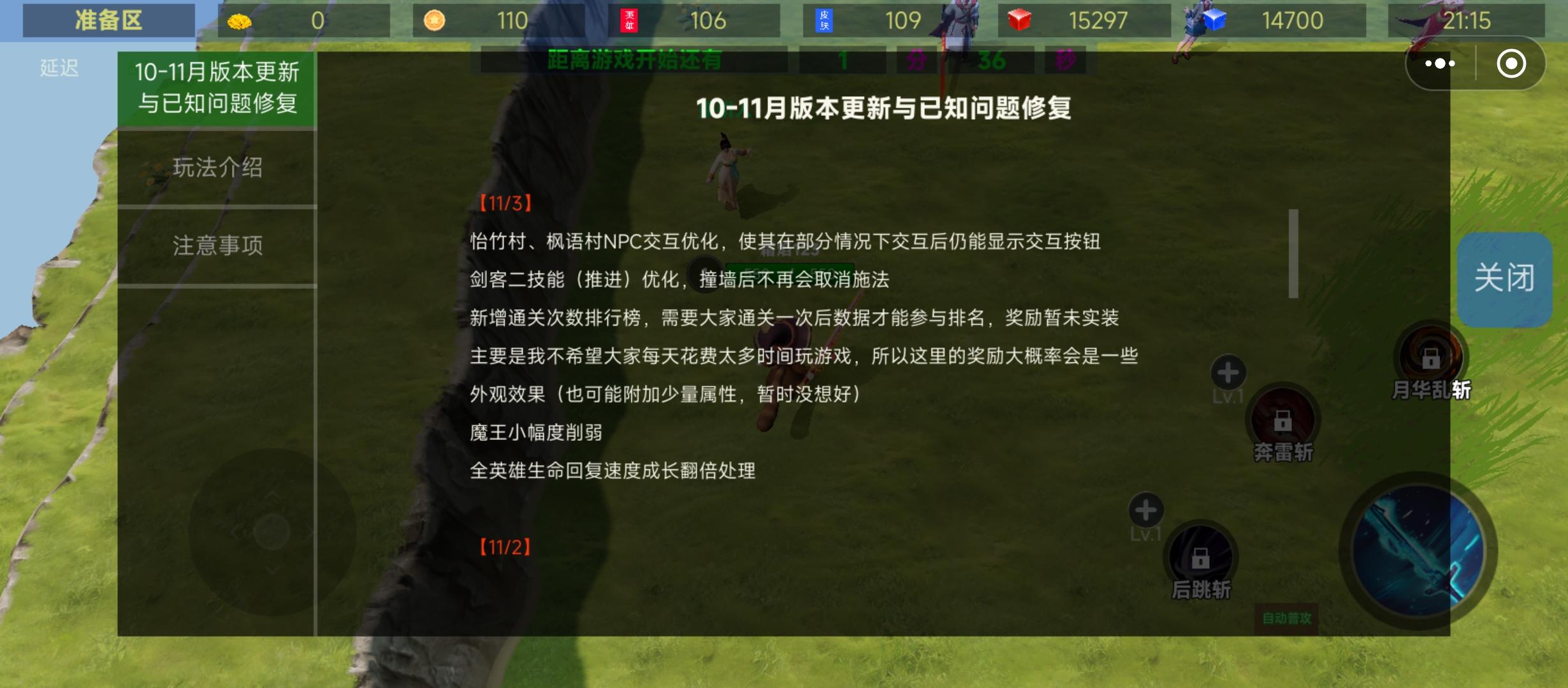Open the 注意事项 tab
Viewport: 1568px width, 688px height.
click(217, 247)
